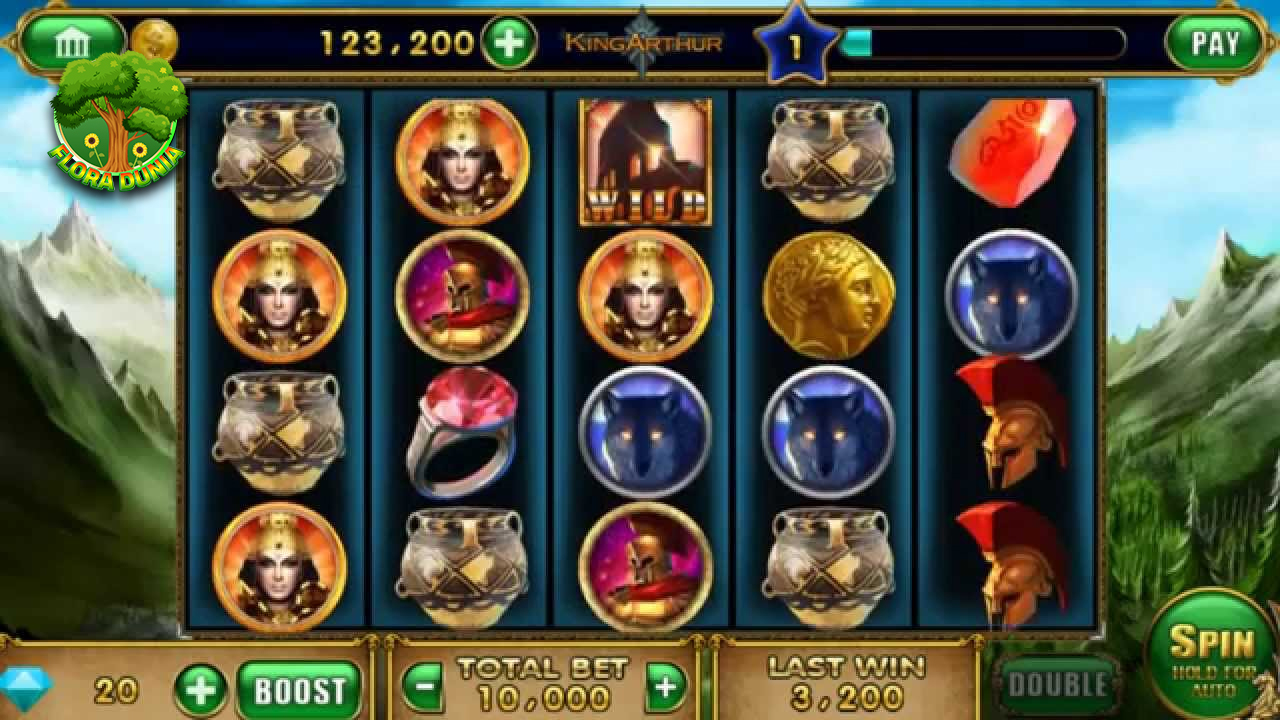1280x720 pixels.
Task: Click the blue diamond icon in bottom bar
Action: point(26,686)
